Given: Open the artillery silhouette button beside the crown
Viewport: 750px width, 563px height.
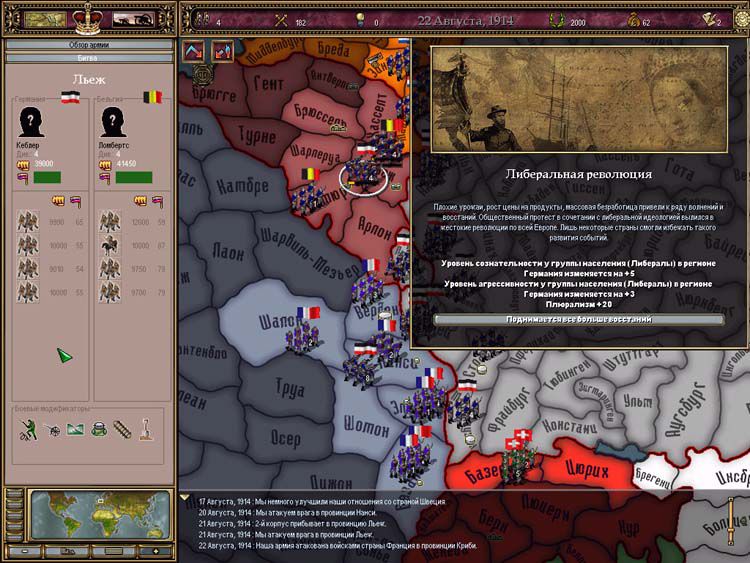Looking at the screenshot, I should 133,19.
